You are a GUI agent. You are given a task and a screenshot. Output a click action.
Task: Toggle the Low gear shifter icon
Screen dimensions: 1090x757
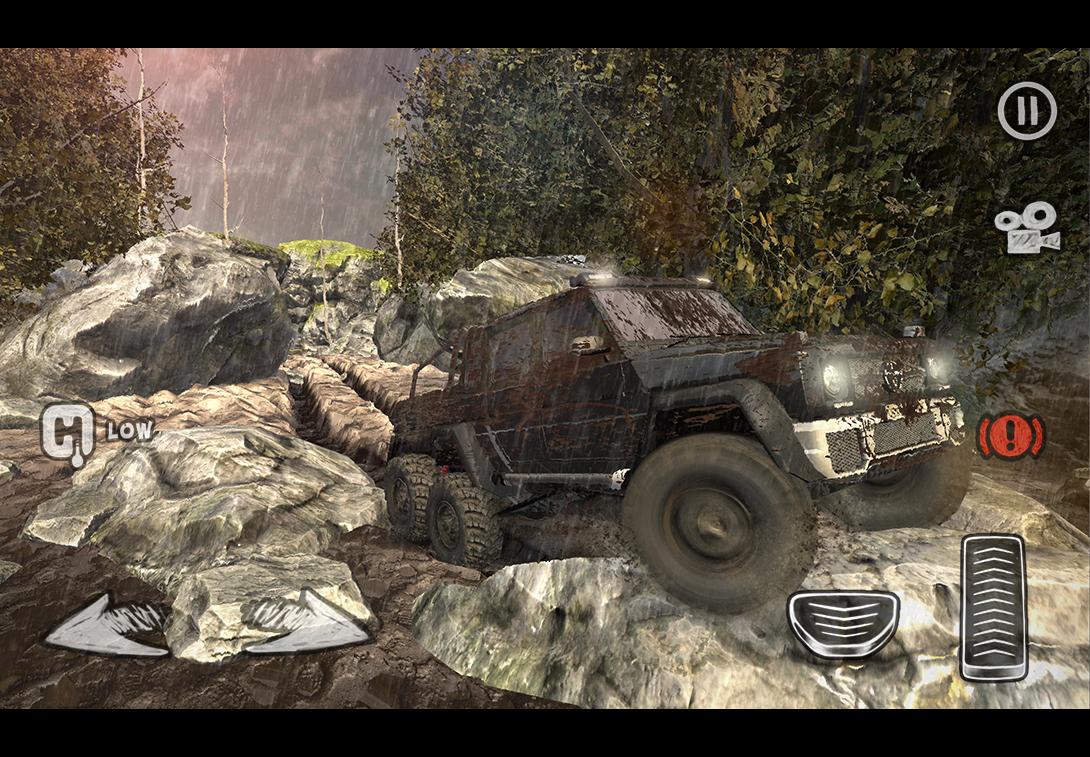[x=68, y=432]
